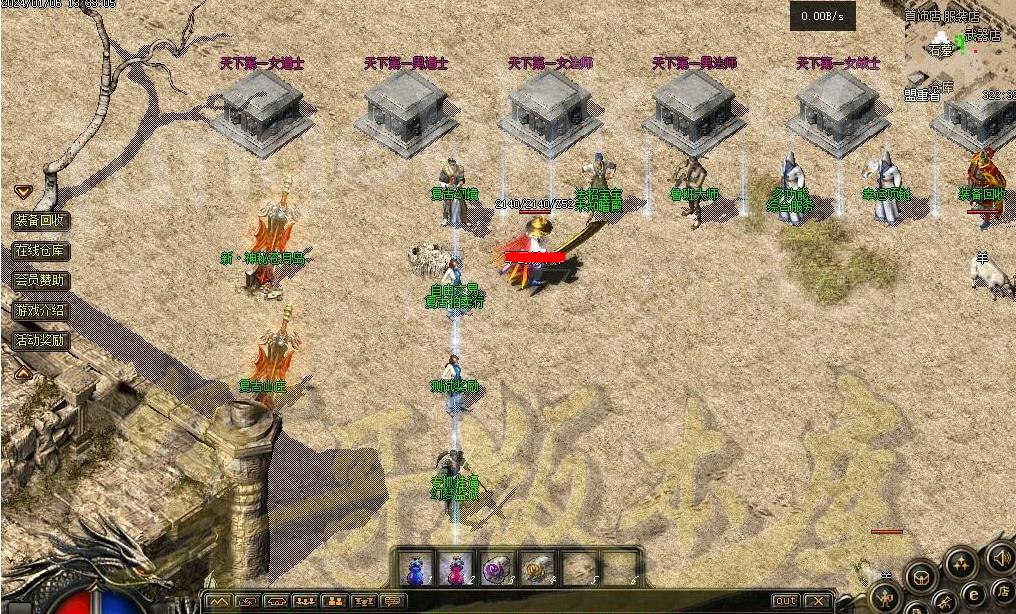Click the OUT button on the bottom bar

point(786,601)
